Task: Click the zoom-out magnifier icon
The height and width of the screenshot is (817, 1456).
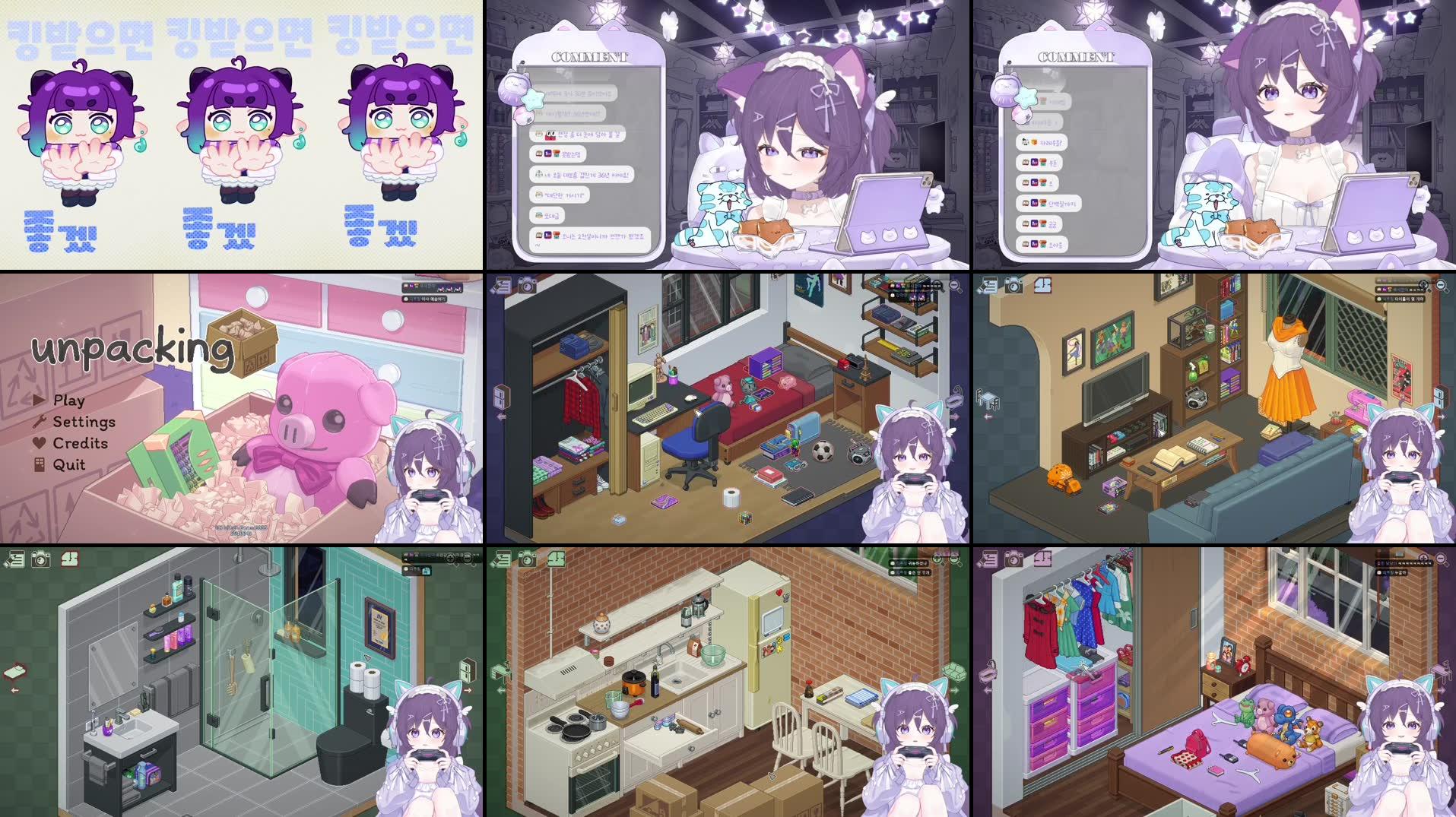Action: (x=956, y=286)
